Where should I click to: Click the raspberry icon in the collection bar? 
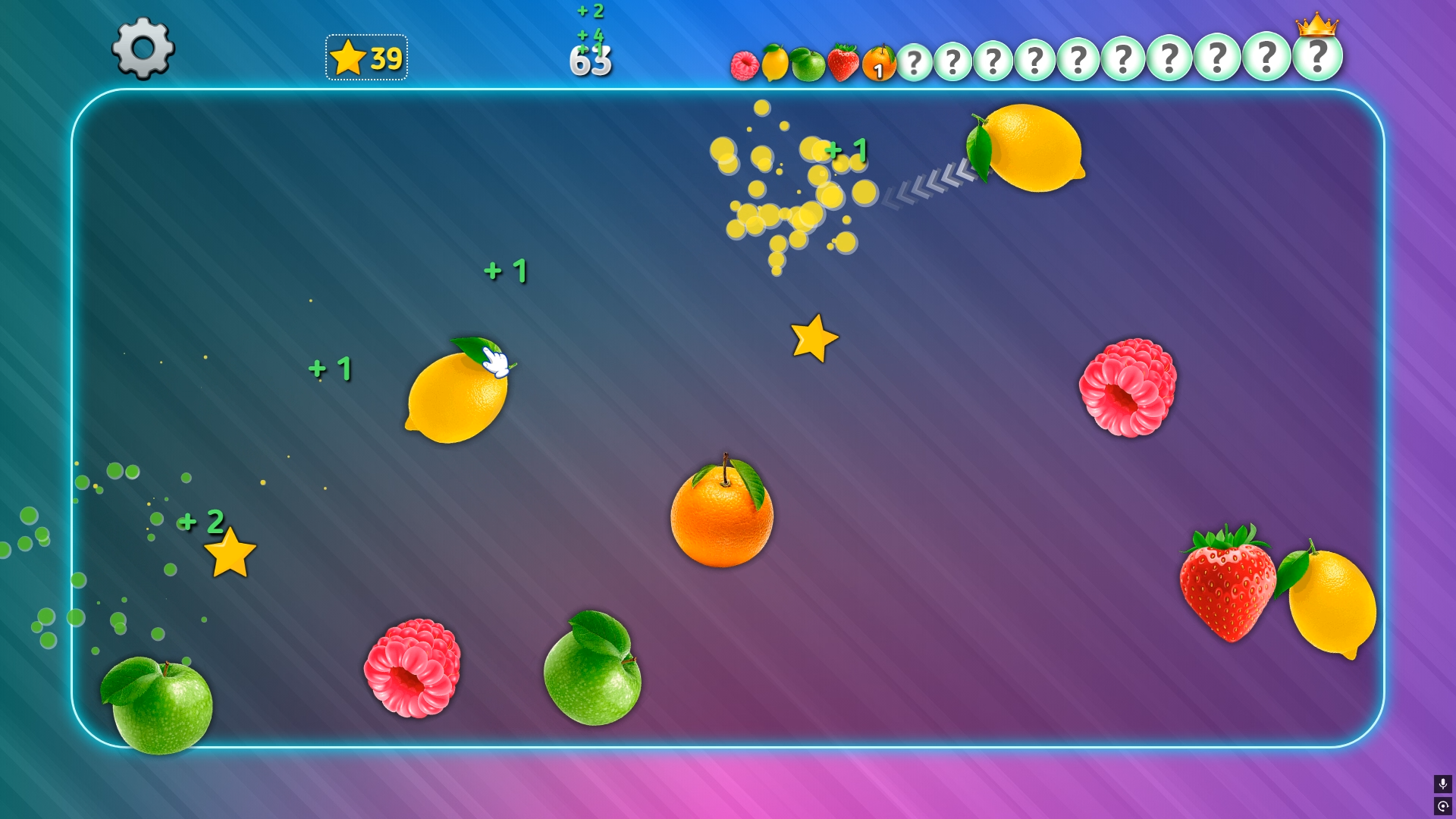click(745, 64)
